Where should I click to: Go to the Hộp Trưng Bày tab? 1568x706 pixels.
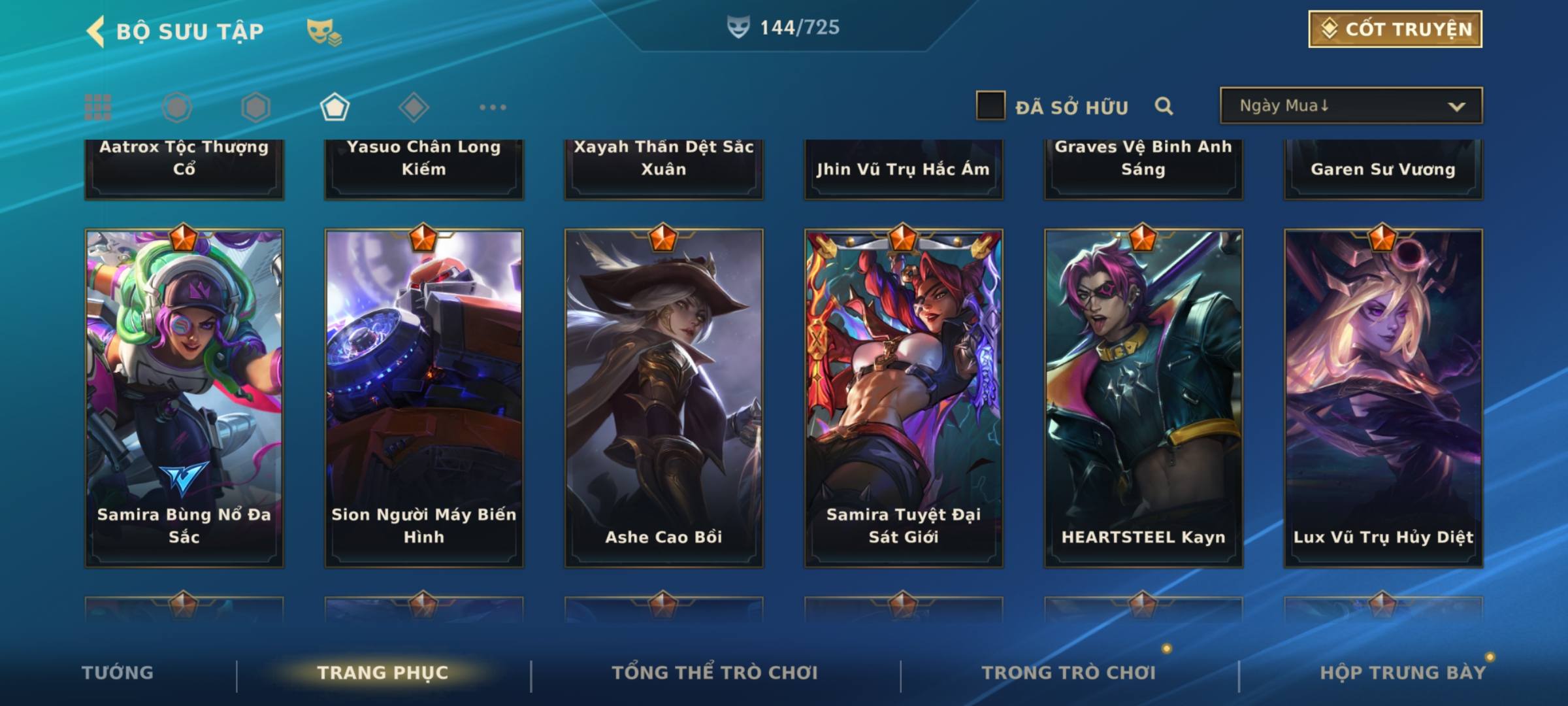[x=1403, y=673]
